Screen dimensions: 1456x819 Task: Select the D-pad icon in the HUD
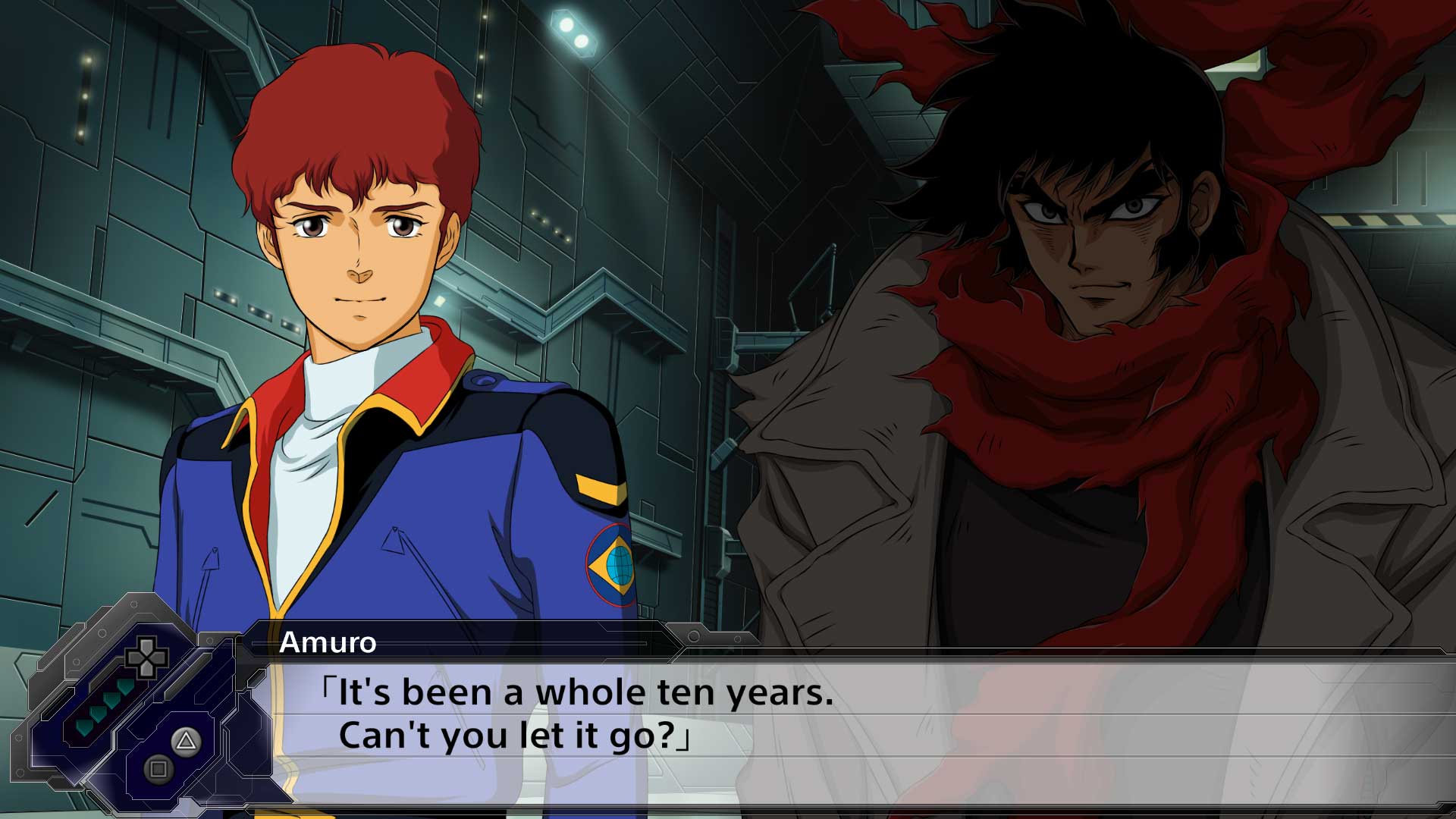(146, 658)
